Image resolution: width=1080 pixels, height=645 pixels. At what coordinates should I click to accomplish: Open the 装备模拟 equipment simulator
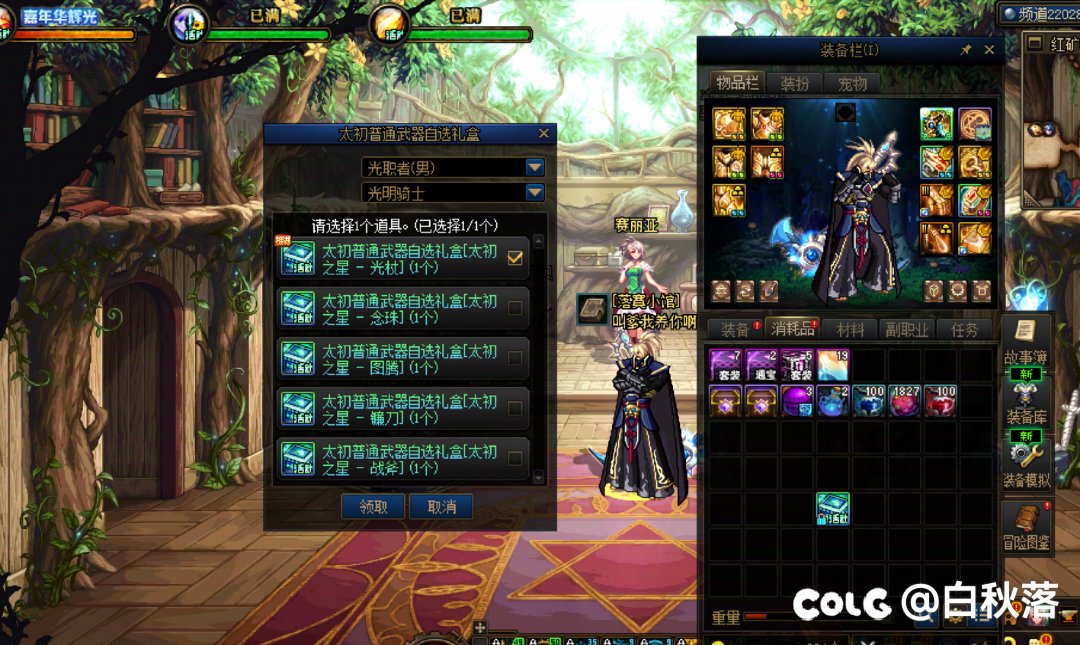pyautogui.click(x=1025, y=464)
